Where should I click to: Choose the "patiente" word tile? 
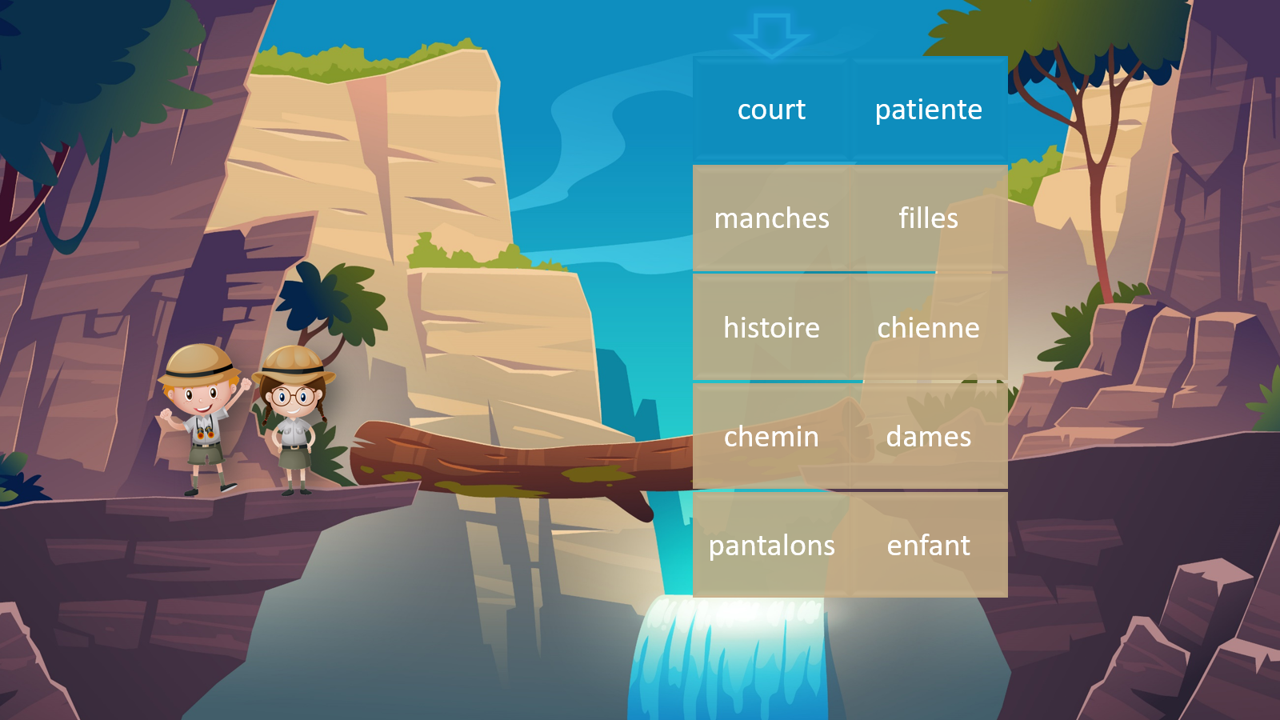[928, 110]
